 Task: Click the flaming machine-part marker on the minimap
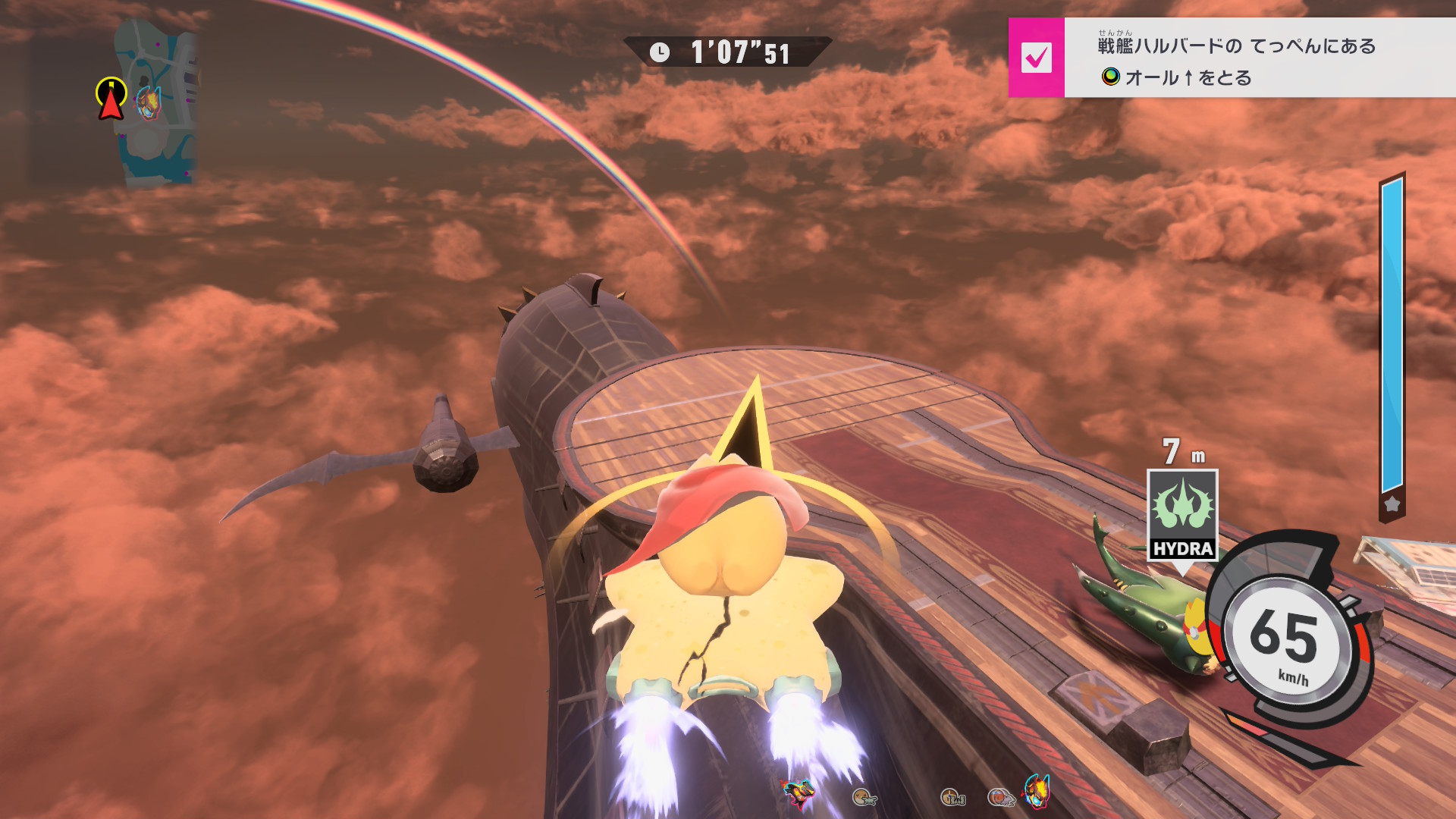[147, 101]
